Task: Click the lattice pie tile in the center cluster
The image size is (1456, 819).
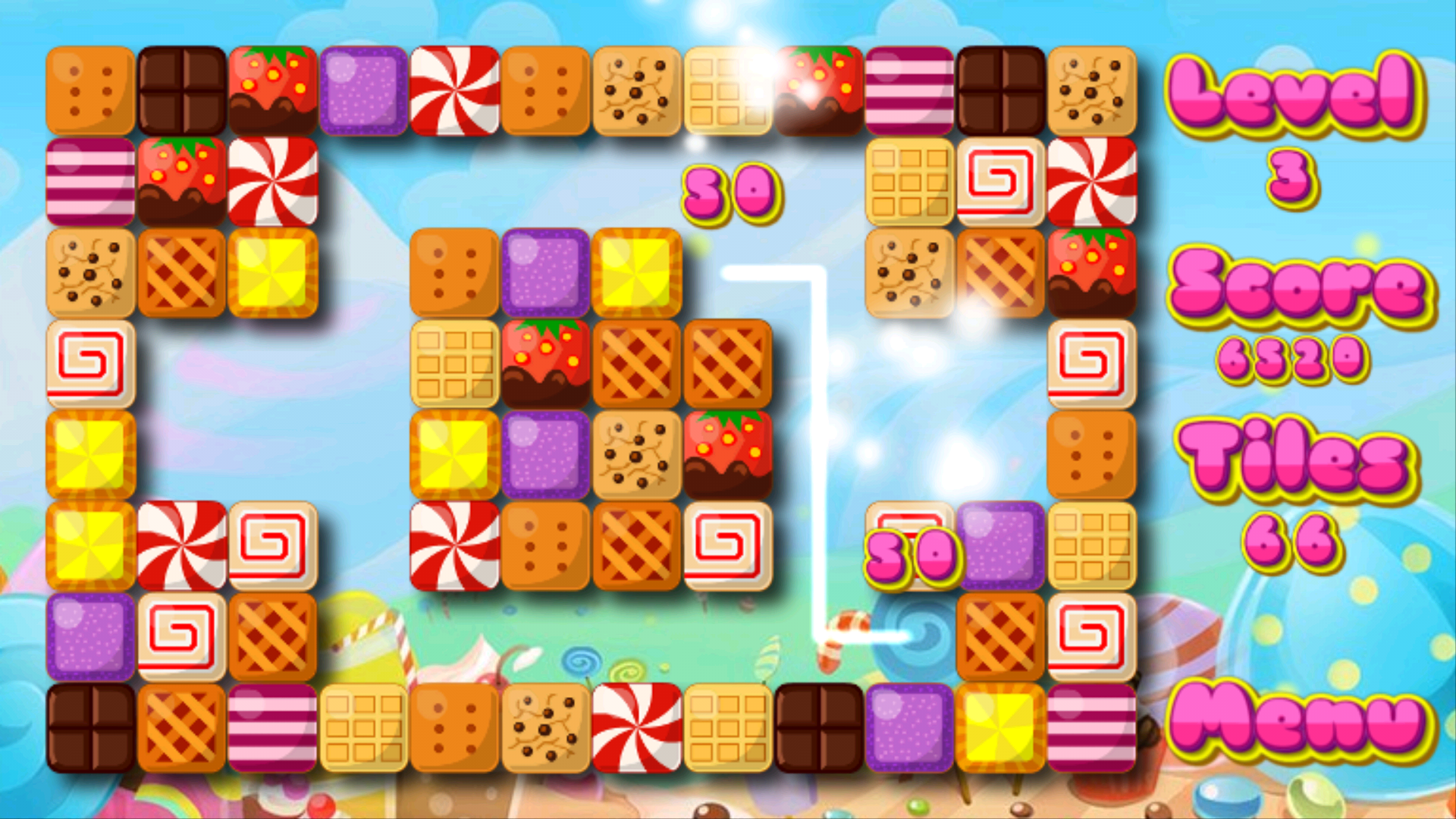Action: point(638,364)
